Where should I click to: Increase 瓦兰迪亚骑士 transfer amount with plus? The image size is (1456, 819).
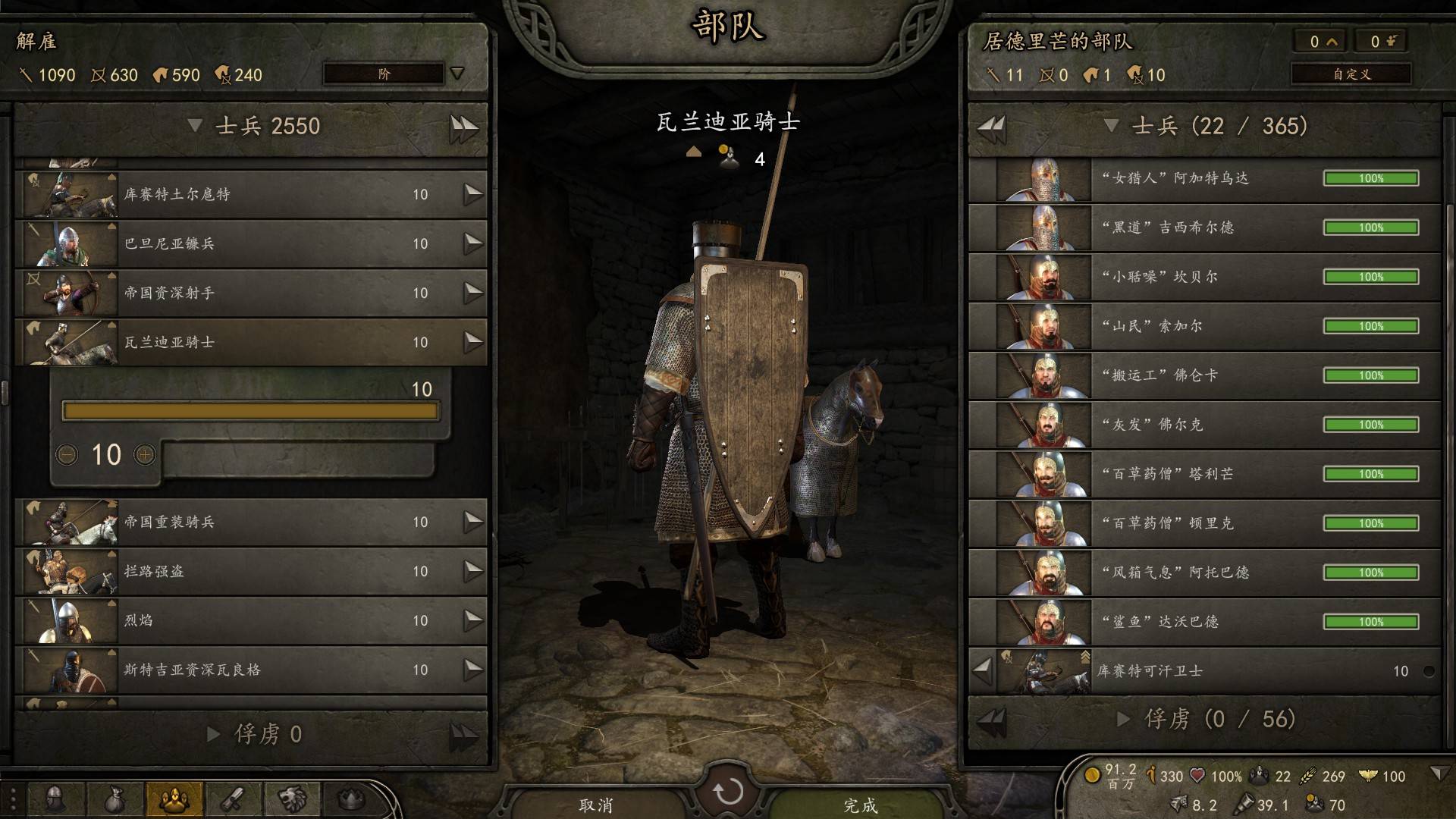[x=144, y=454]
